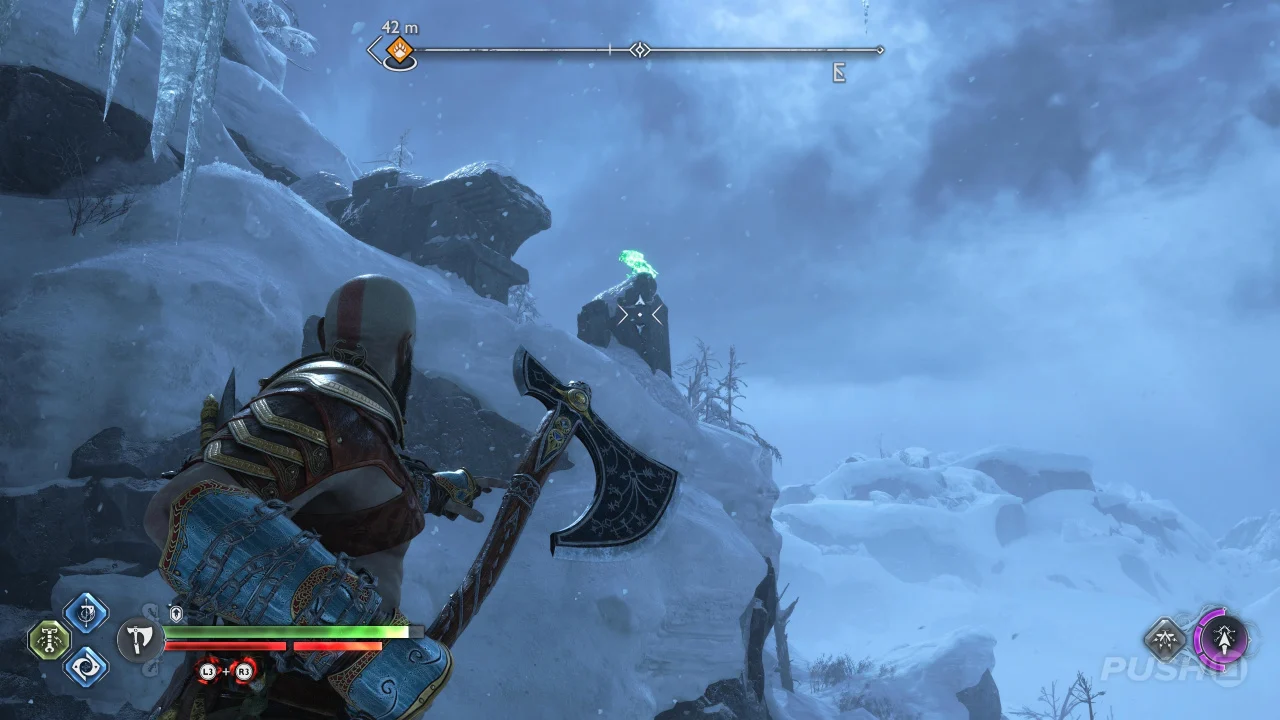Activate the top blue diamond skill icon
This screenshot has height=720, width=1280.
[x=86, y=613]
